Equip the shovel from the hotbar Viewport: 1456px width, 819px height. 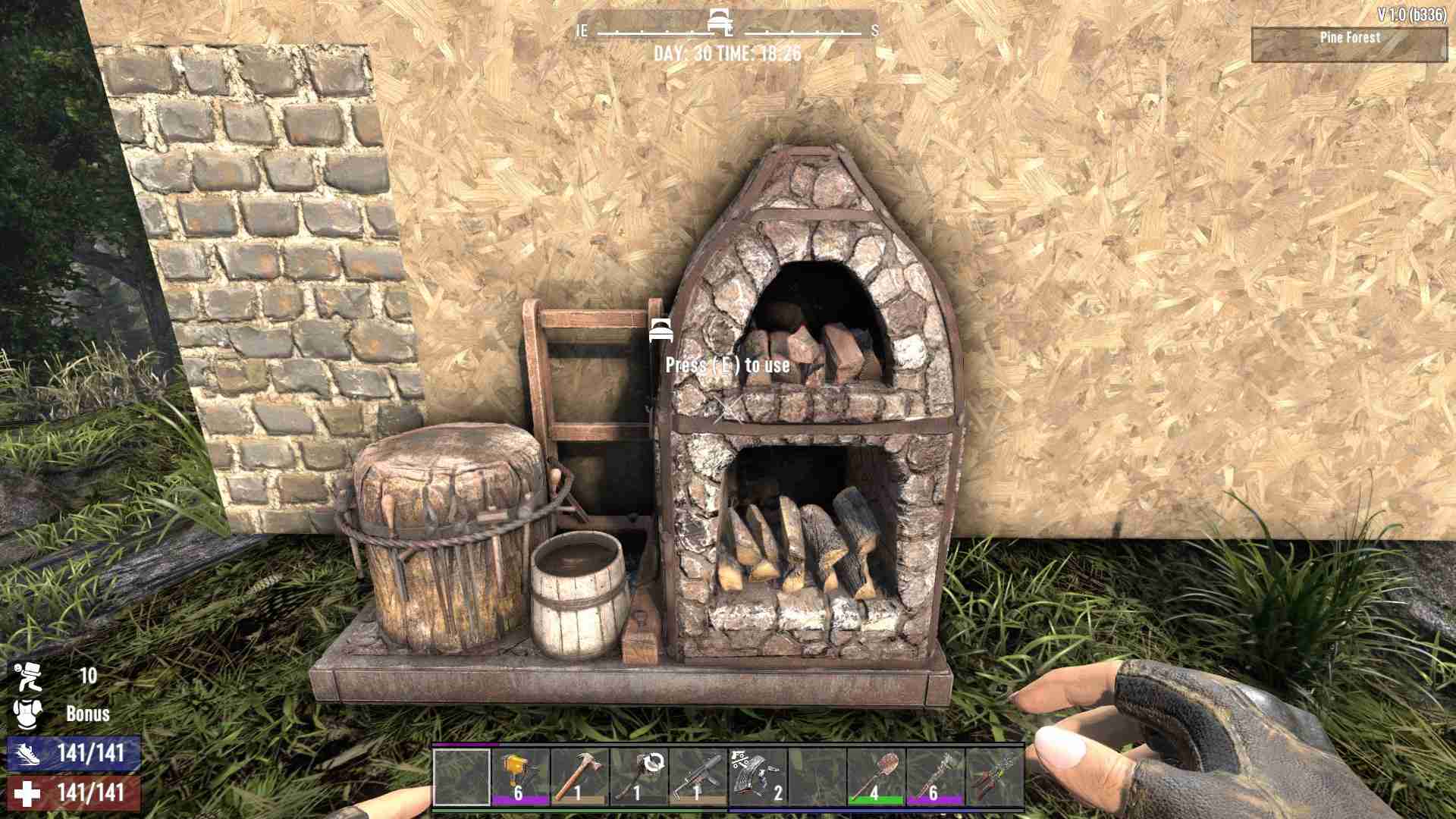[875, 777]
